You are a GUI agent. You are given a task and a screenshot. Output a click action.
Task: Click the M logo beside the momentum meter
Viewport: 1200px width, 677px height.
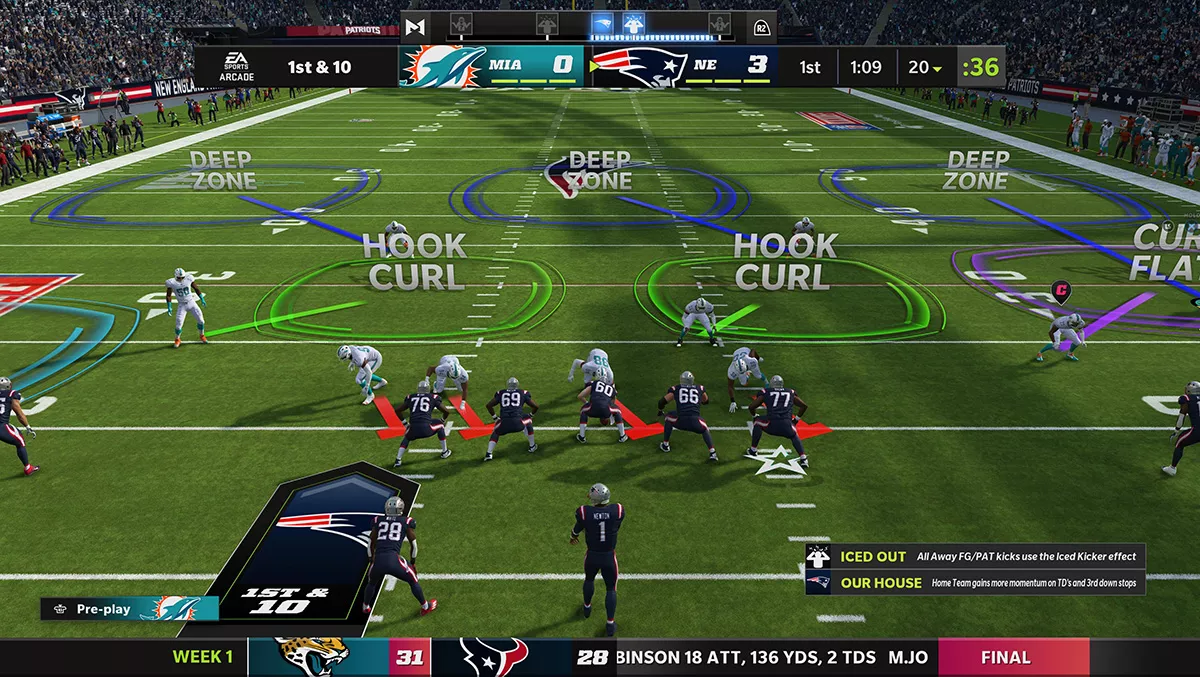(415, 26)
